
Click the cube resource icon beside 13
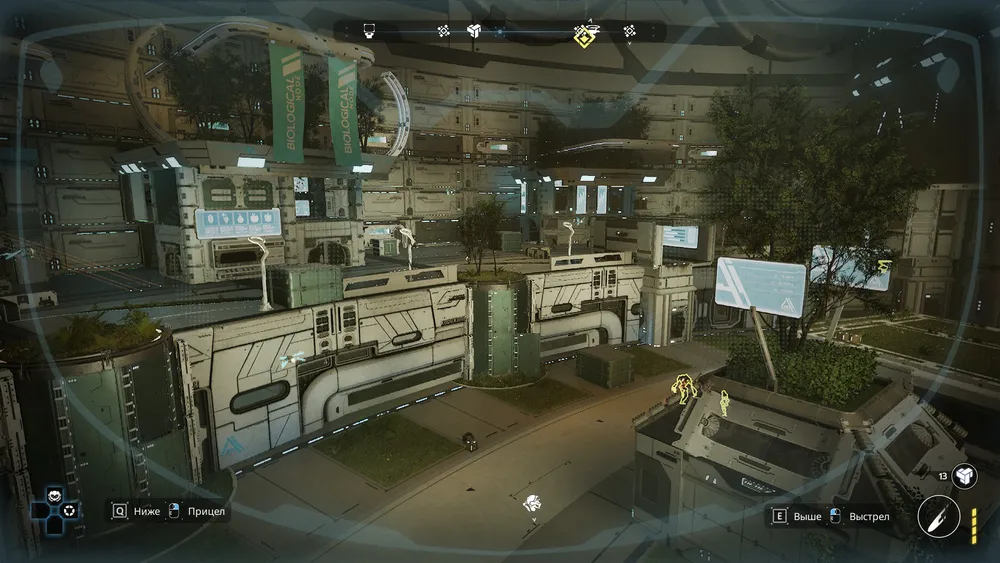pos(965,477)
